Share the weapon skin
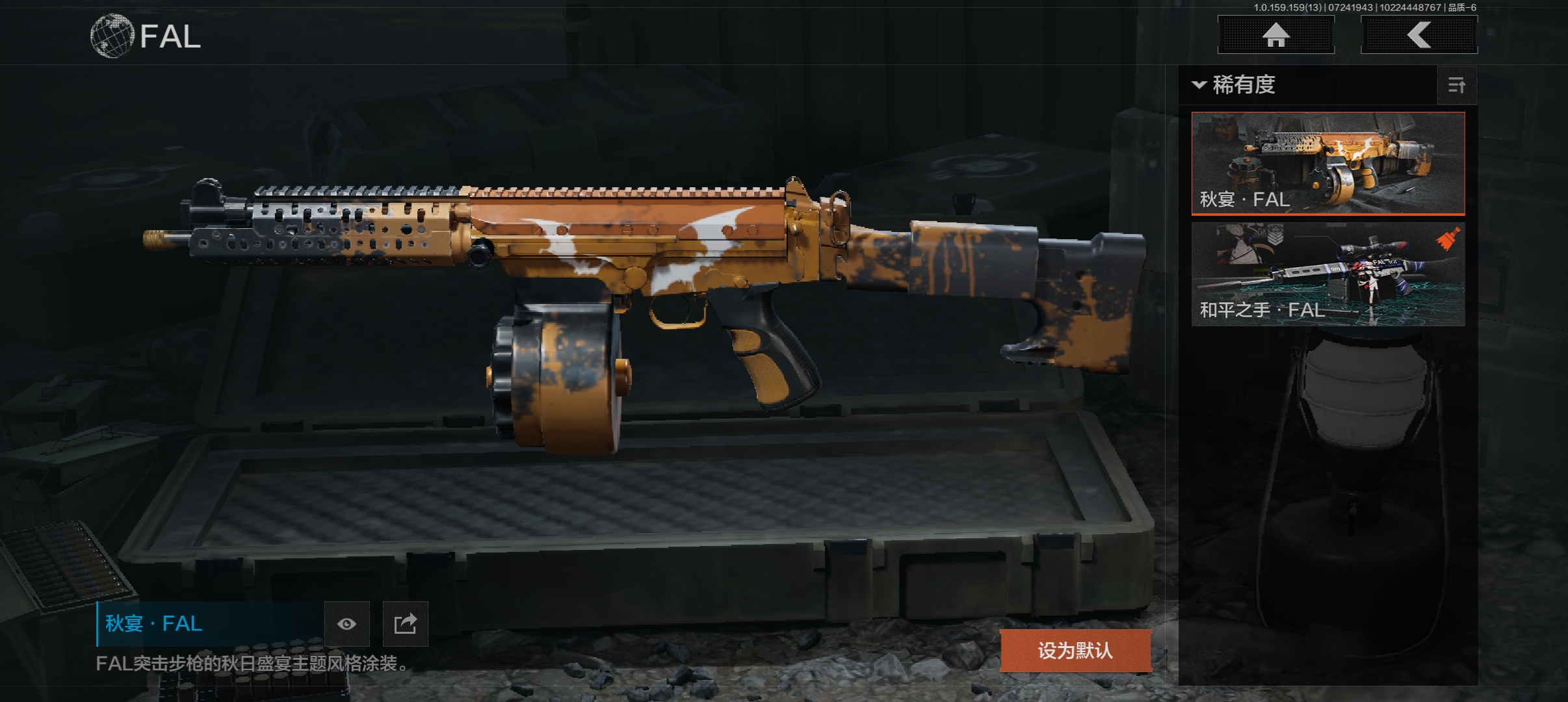 (405, 624)
